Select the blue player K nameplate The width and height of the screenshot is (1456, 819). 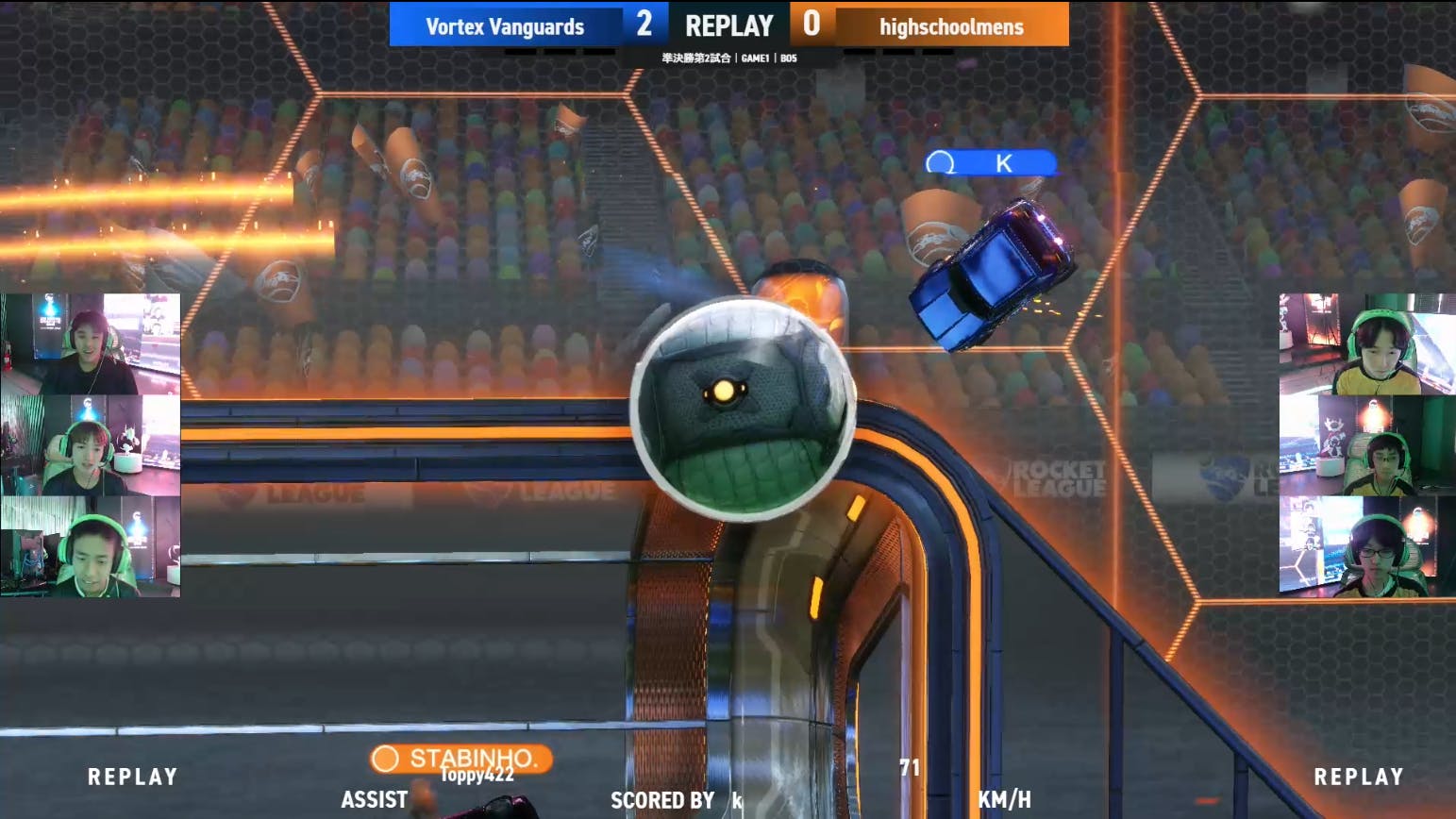coord(990,163)
